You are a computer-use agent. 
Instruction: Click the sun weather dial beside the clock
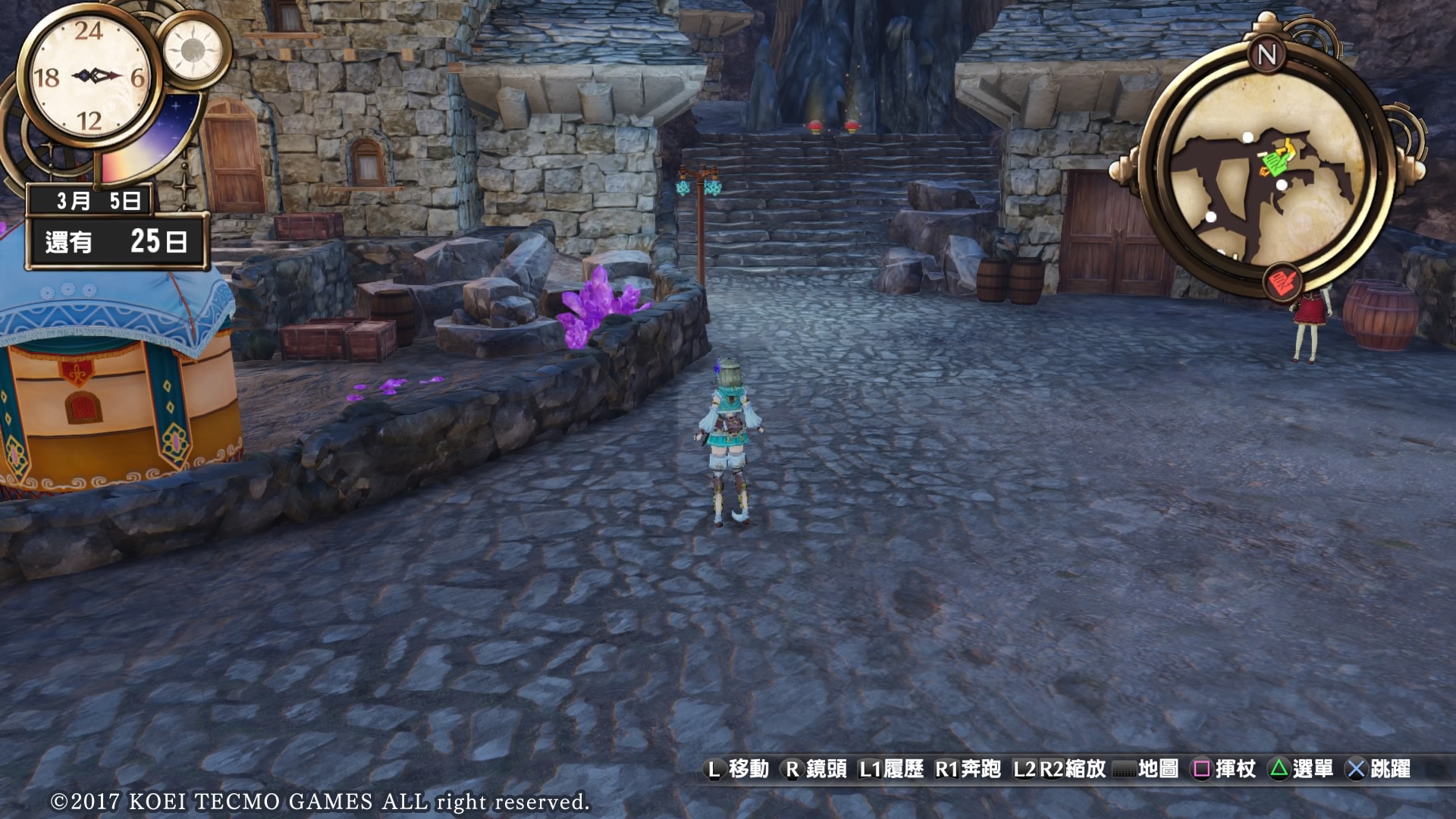tap(193, 50)
